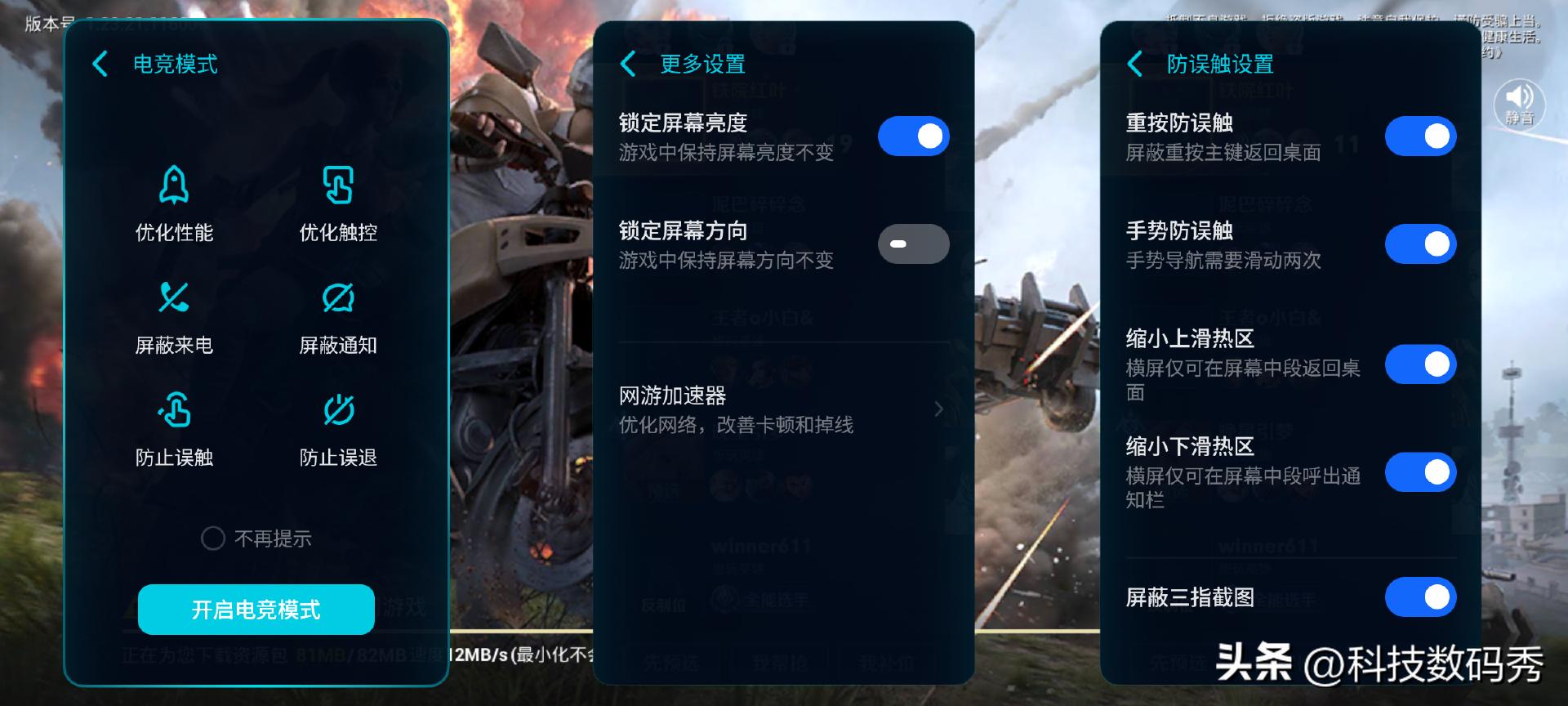
Task: Click the back arrow on 电竞模式 panel
Action: tap(100, 64)
